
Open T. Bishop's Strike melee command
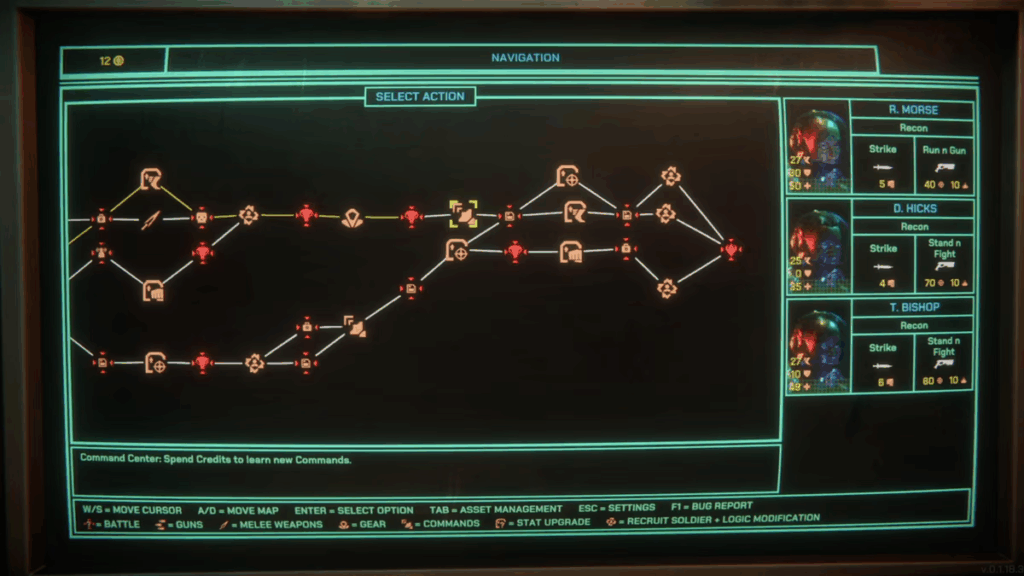[x=883, y=360]
